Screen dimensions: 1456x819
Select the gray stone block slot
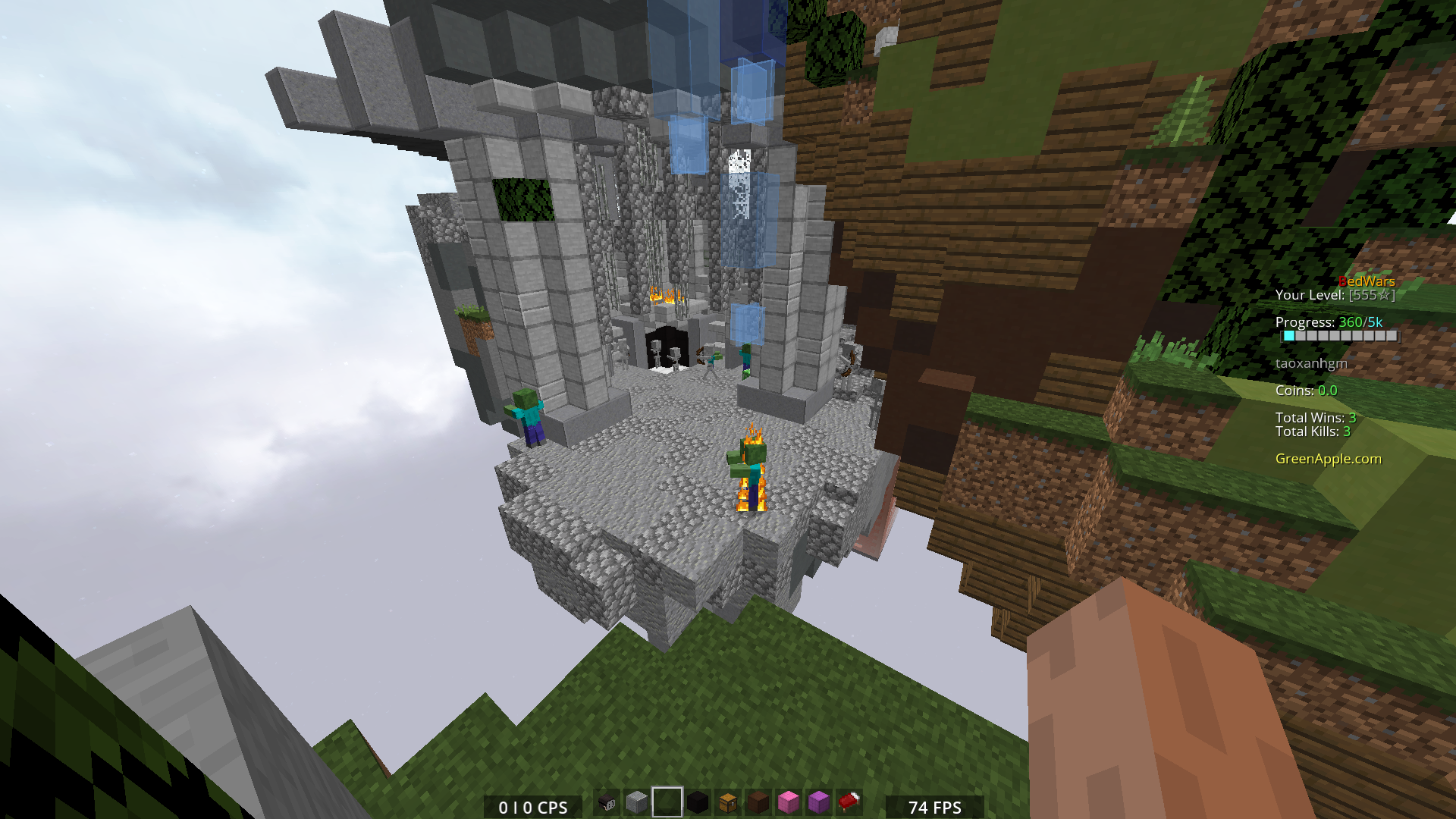(637, 802)
